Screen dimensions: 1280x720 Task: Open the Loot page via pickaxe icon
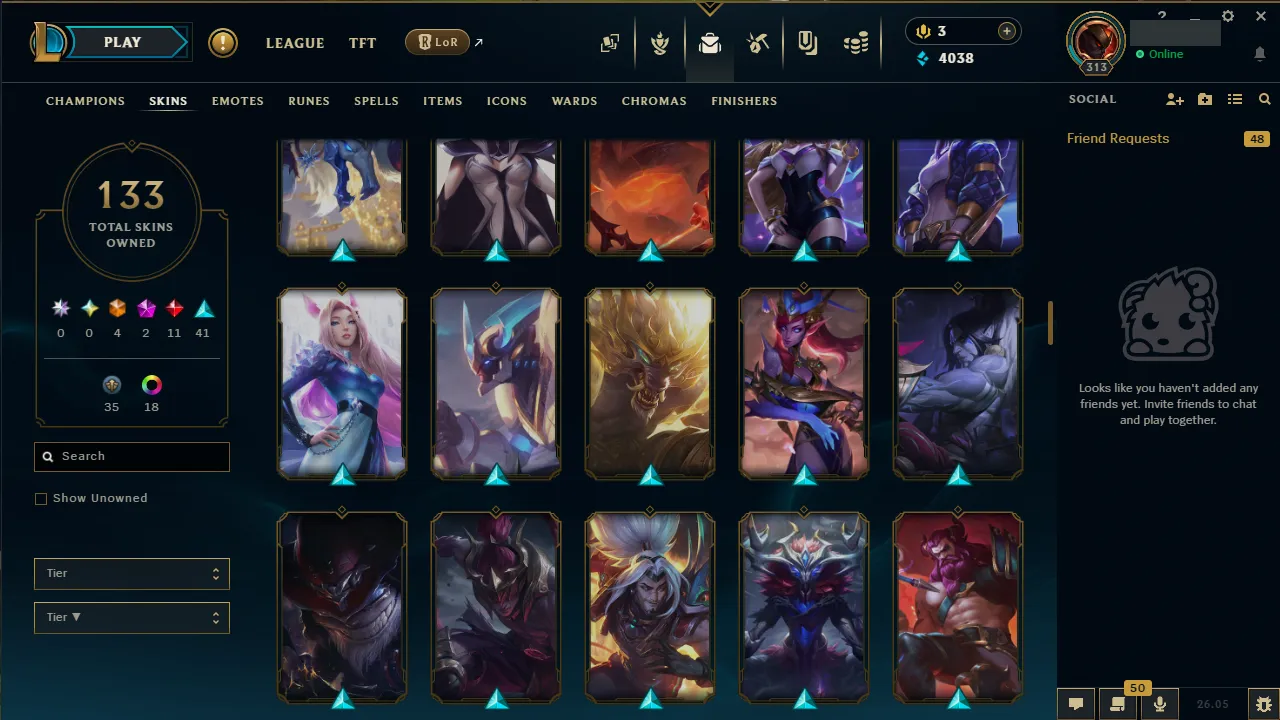pyautogui.click(x=758, y=43)
